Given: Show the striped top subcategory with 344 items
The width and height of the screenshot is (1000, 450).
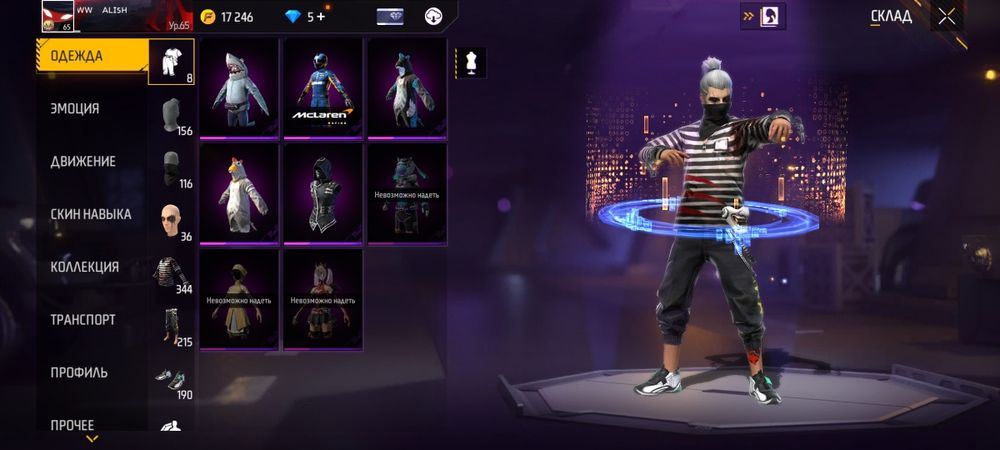Looking at the screenshot, I should click(171, 275).
